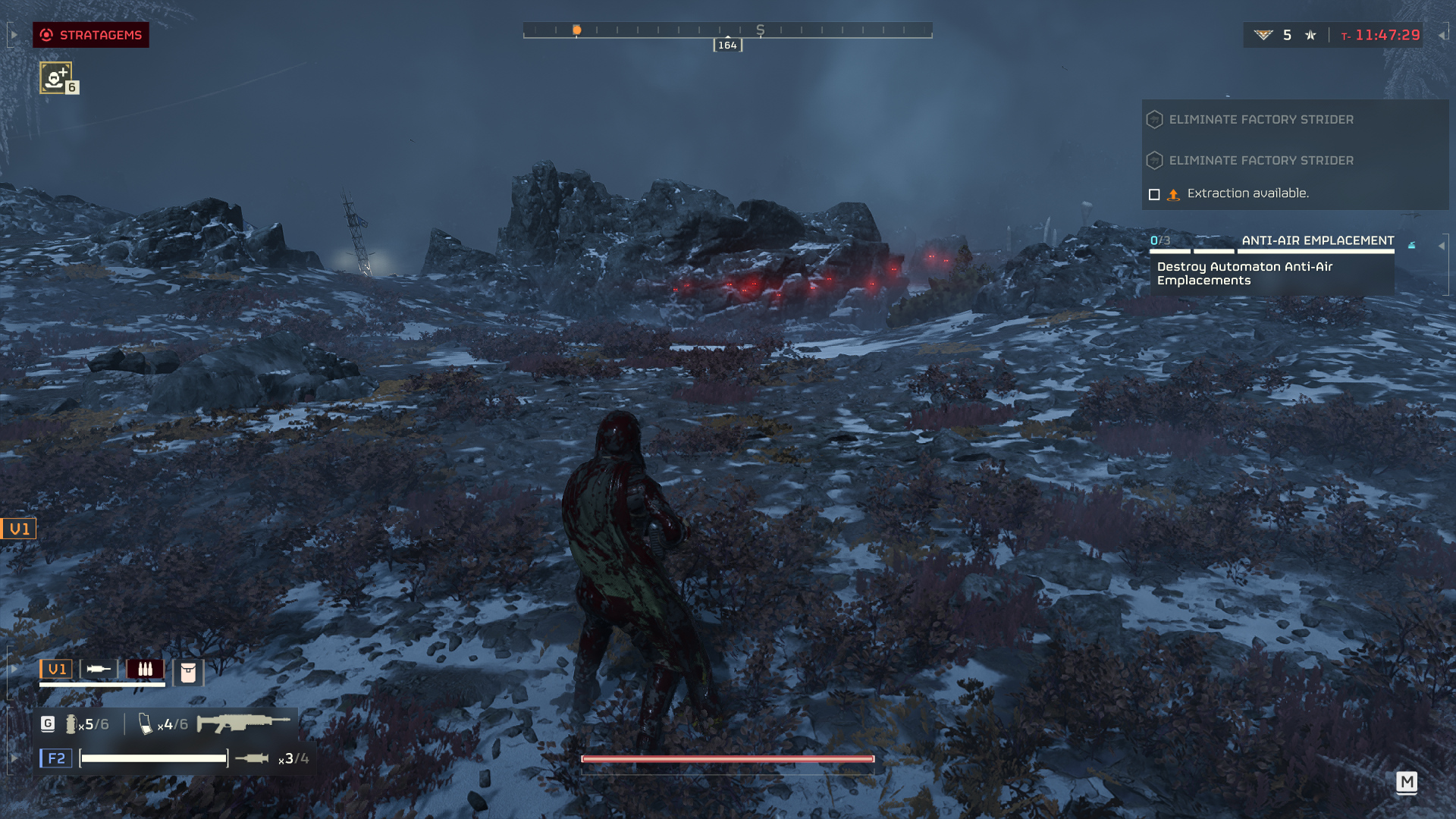Click the compass bar heading readout

coord(727,45)
